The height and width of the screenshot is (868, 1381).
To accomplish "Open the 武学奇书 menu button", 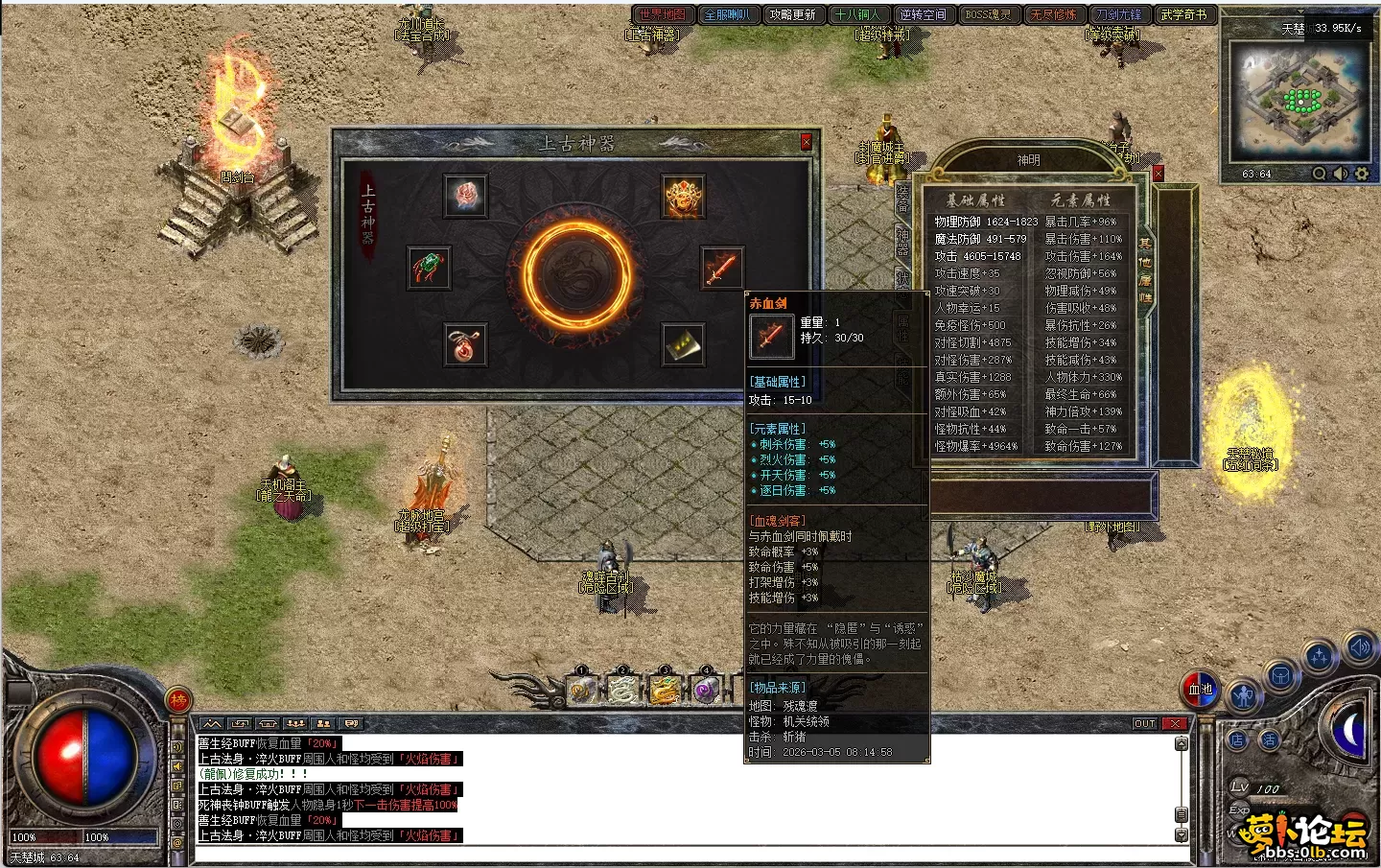I will coord(1183,14).
